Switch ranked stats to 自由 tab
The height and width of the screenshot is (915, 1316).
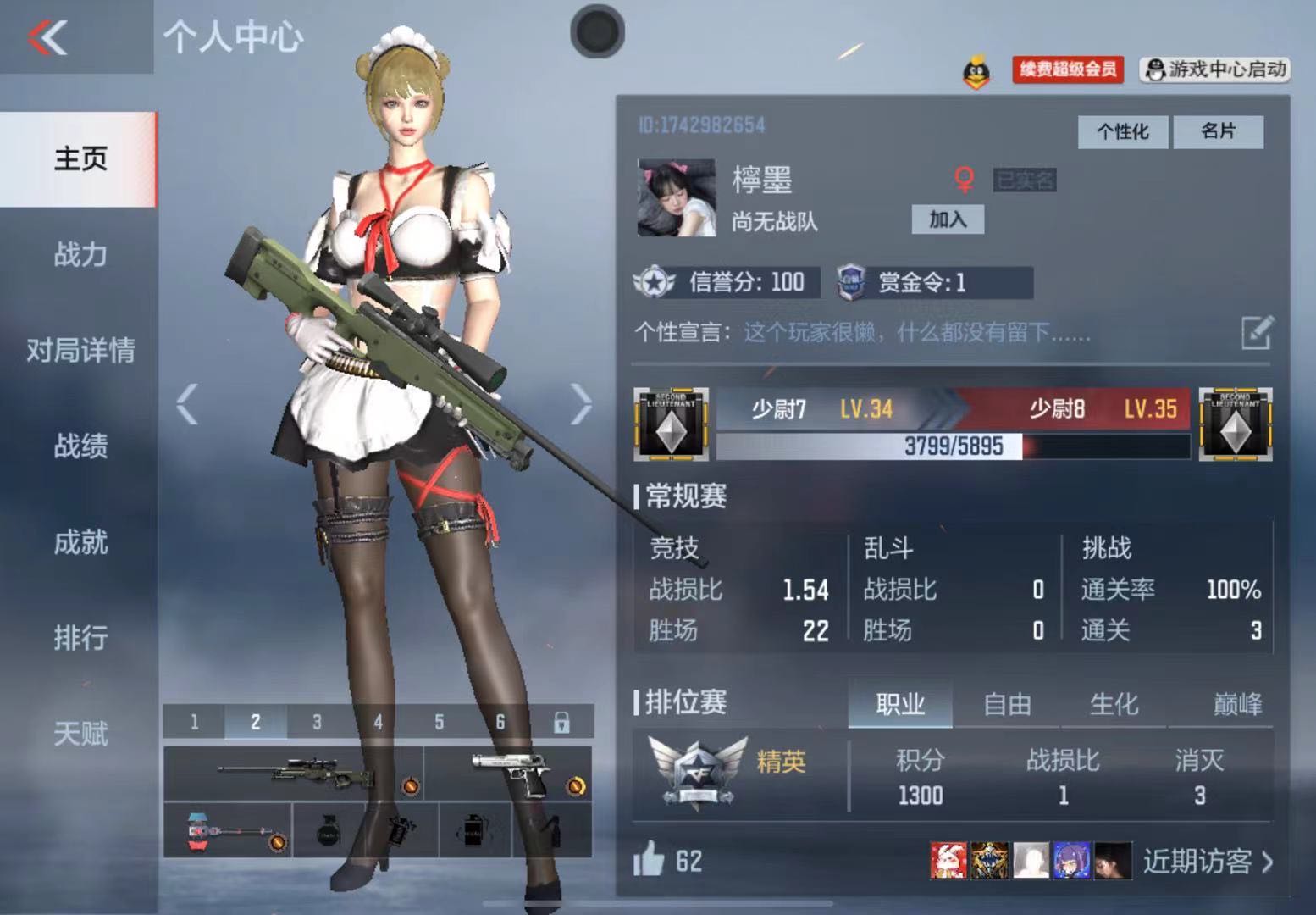[1007, 704]
